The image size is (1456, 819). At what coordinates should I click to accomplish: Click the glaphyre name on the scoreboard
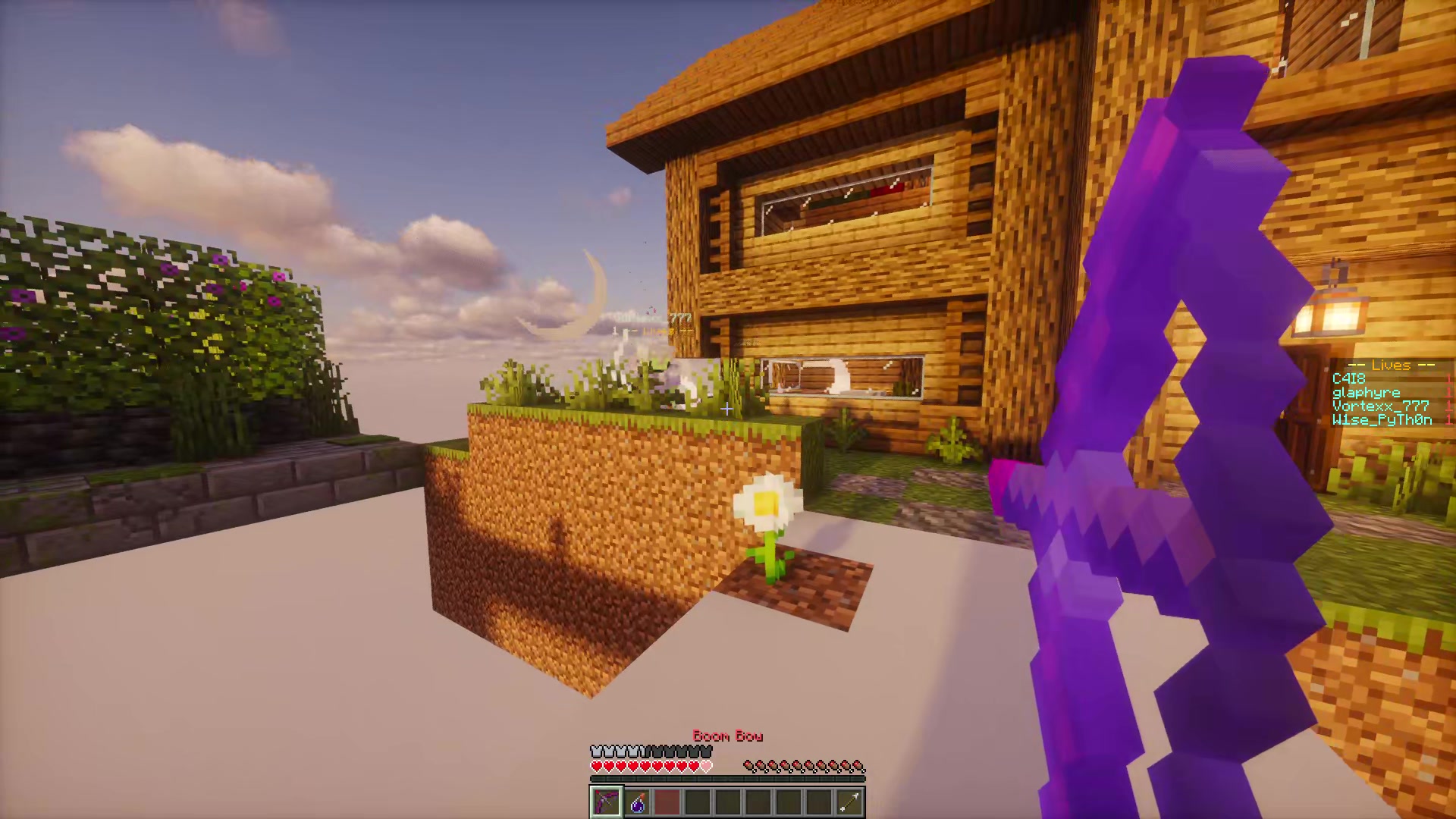coord(1367,393)
